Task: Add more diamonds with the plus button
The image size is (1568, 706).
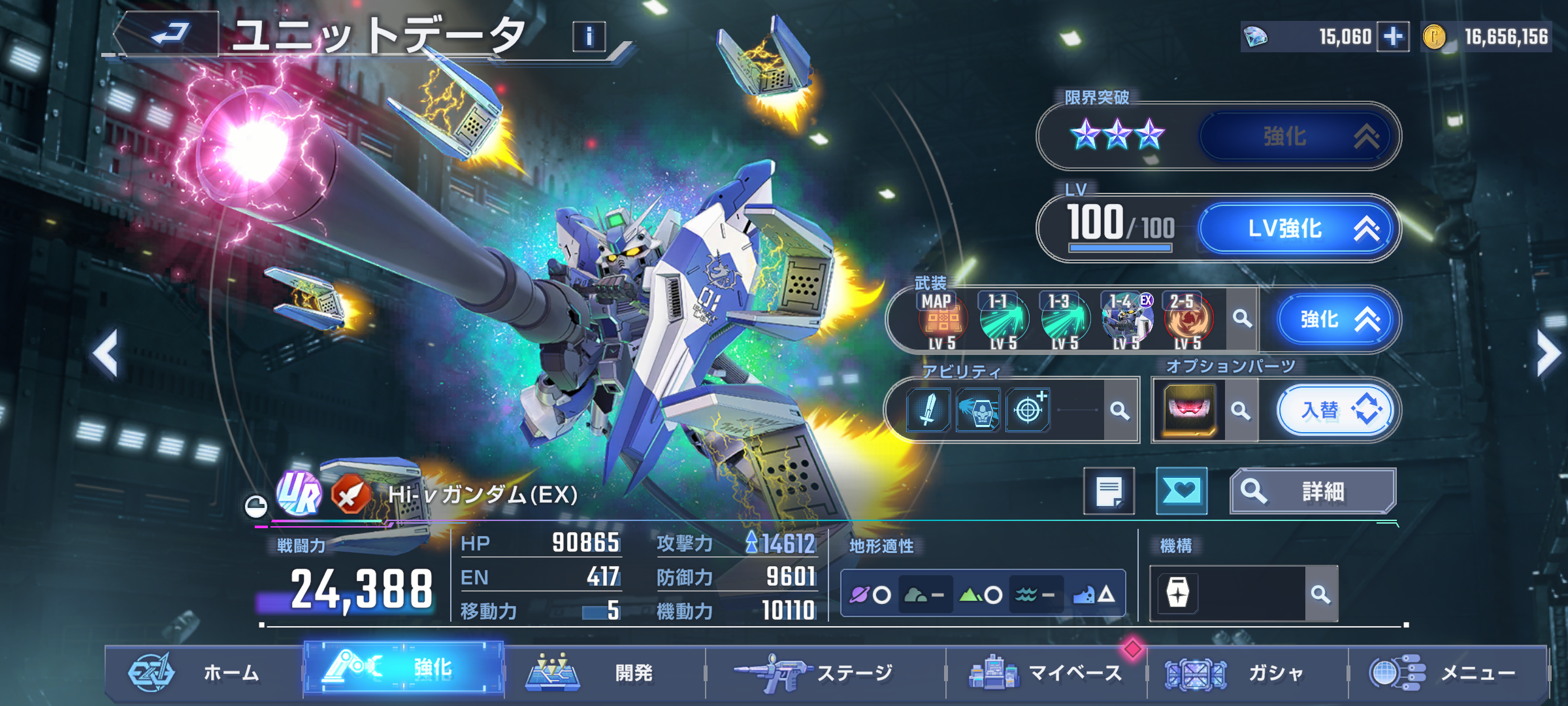Action: coord(1393,37)
